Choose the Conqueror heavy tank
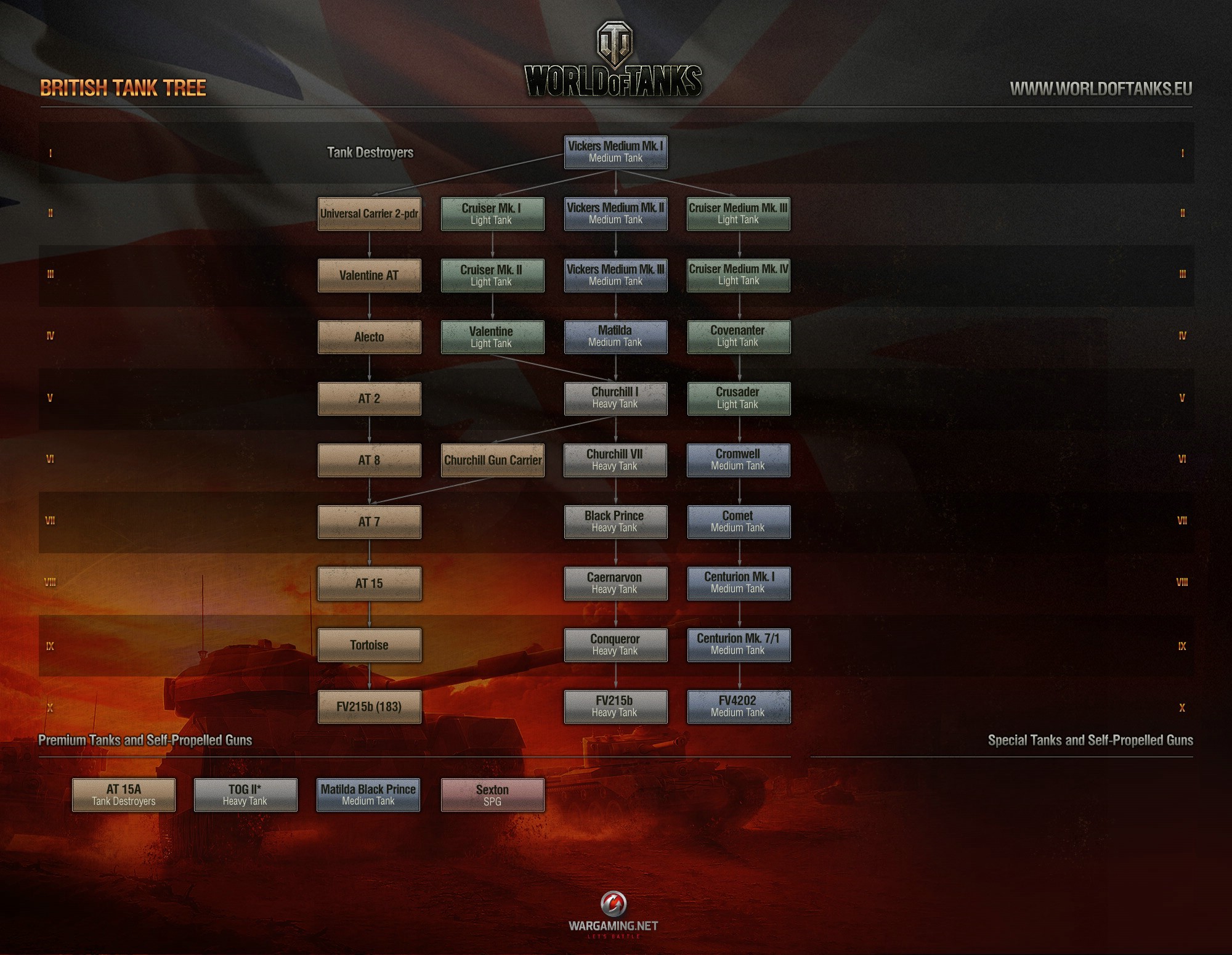 point(615,645)
